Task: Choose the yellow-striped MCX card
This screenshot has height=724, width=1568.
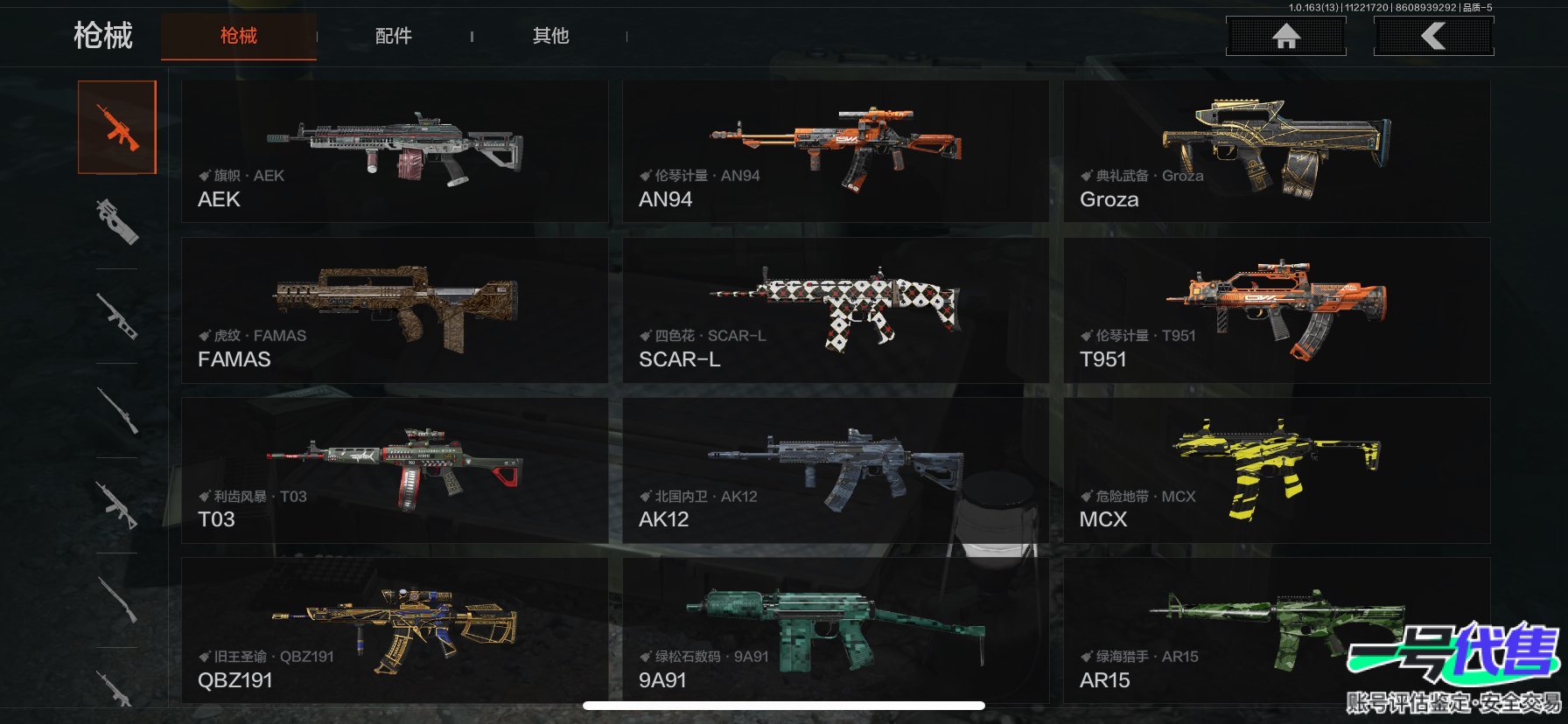Action: pyautogui.click(x=1277, y=470)
